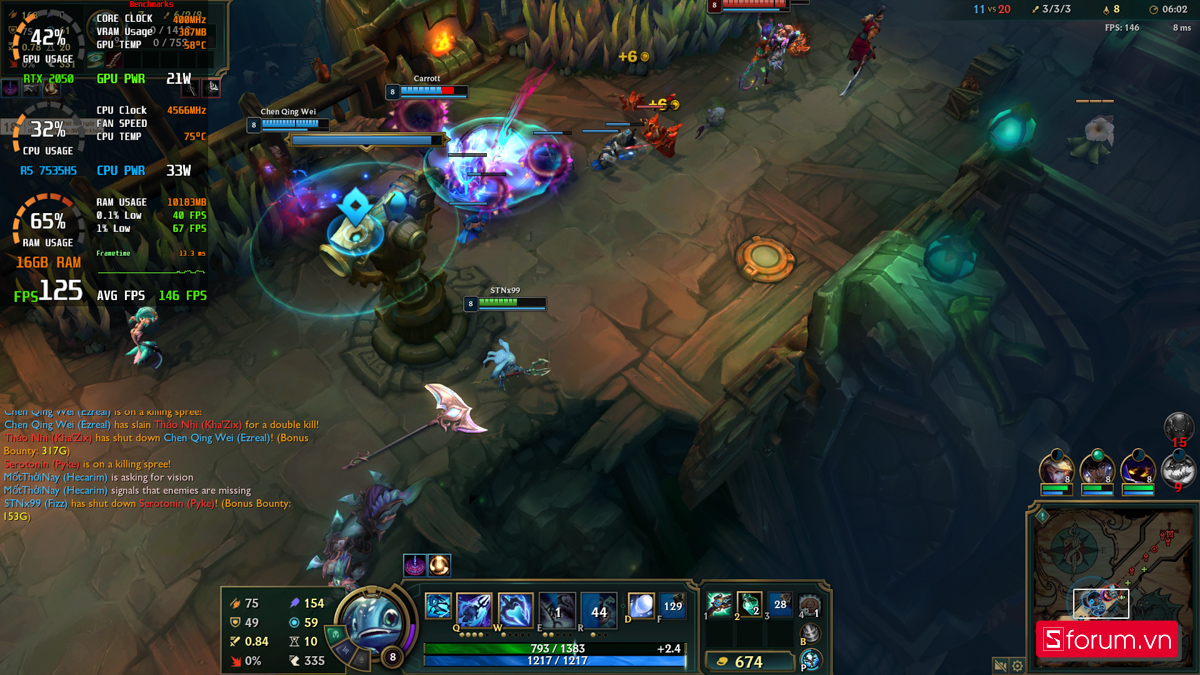Open settings with the minimap gear icon
This screenshot has width=1200, height=675.
click(x=1018, y=665)
